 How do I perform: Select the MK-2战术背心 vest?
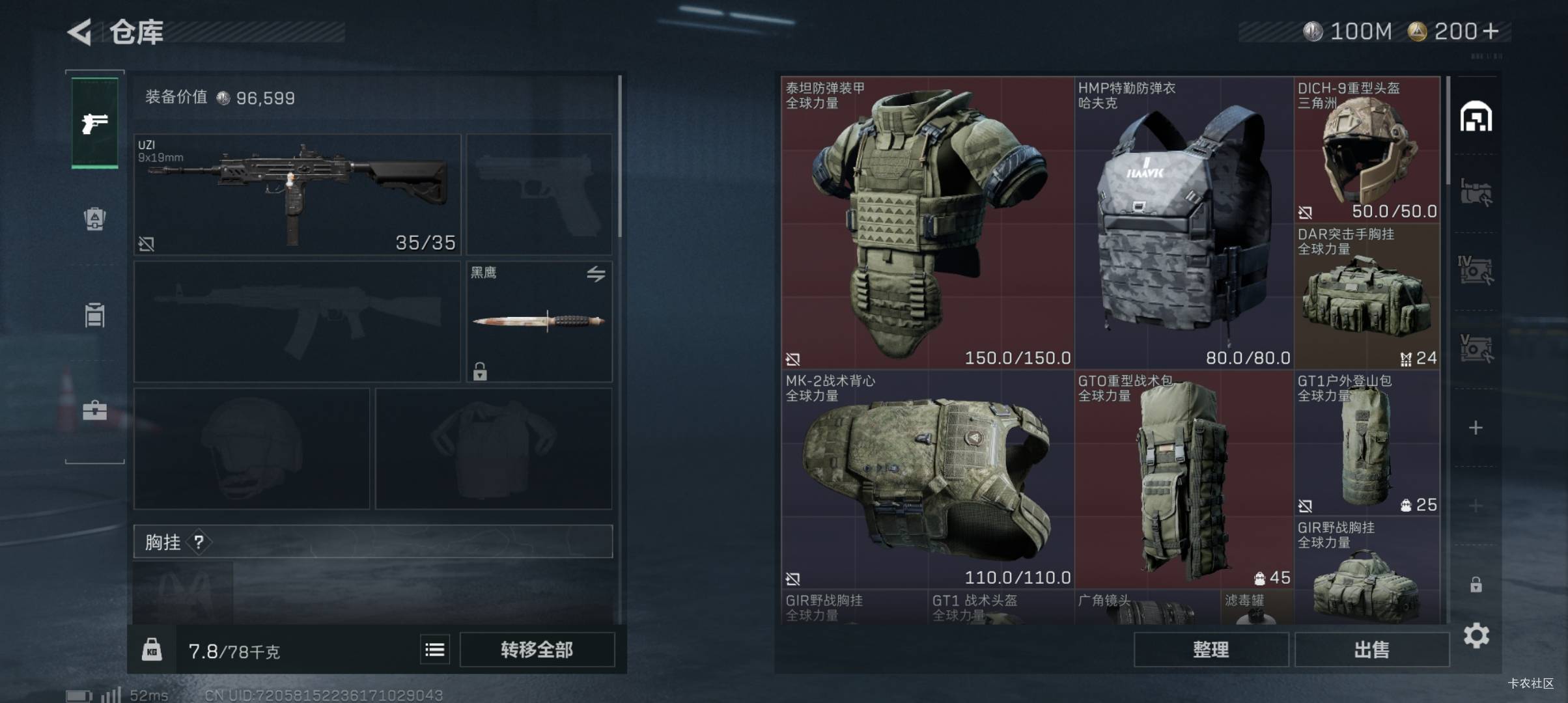[927, 479]
